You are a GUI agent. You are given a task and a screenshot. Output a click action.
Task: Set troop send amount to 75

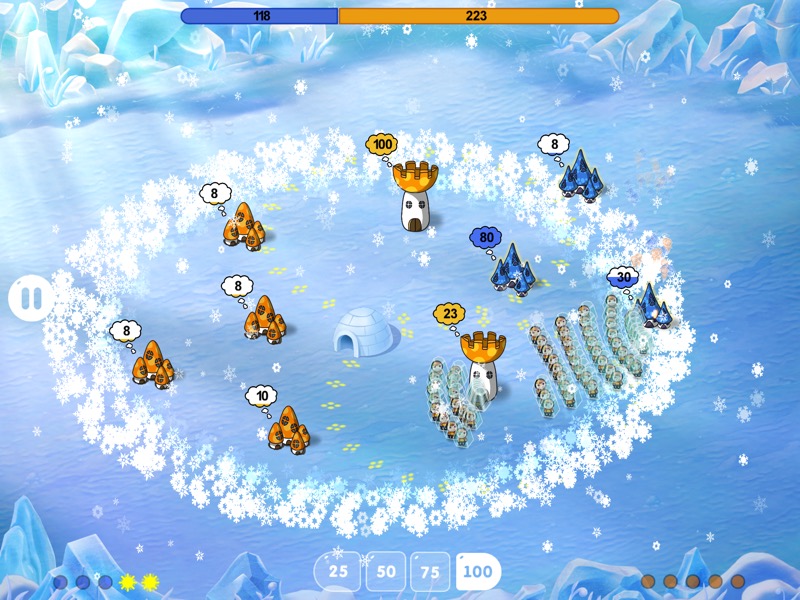(x=430, y=572)
